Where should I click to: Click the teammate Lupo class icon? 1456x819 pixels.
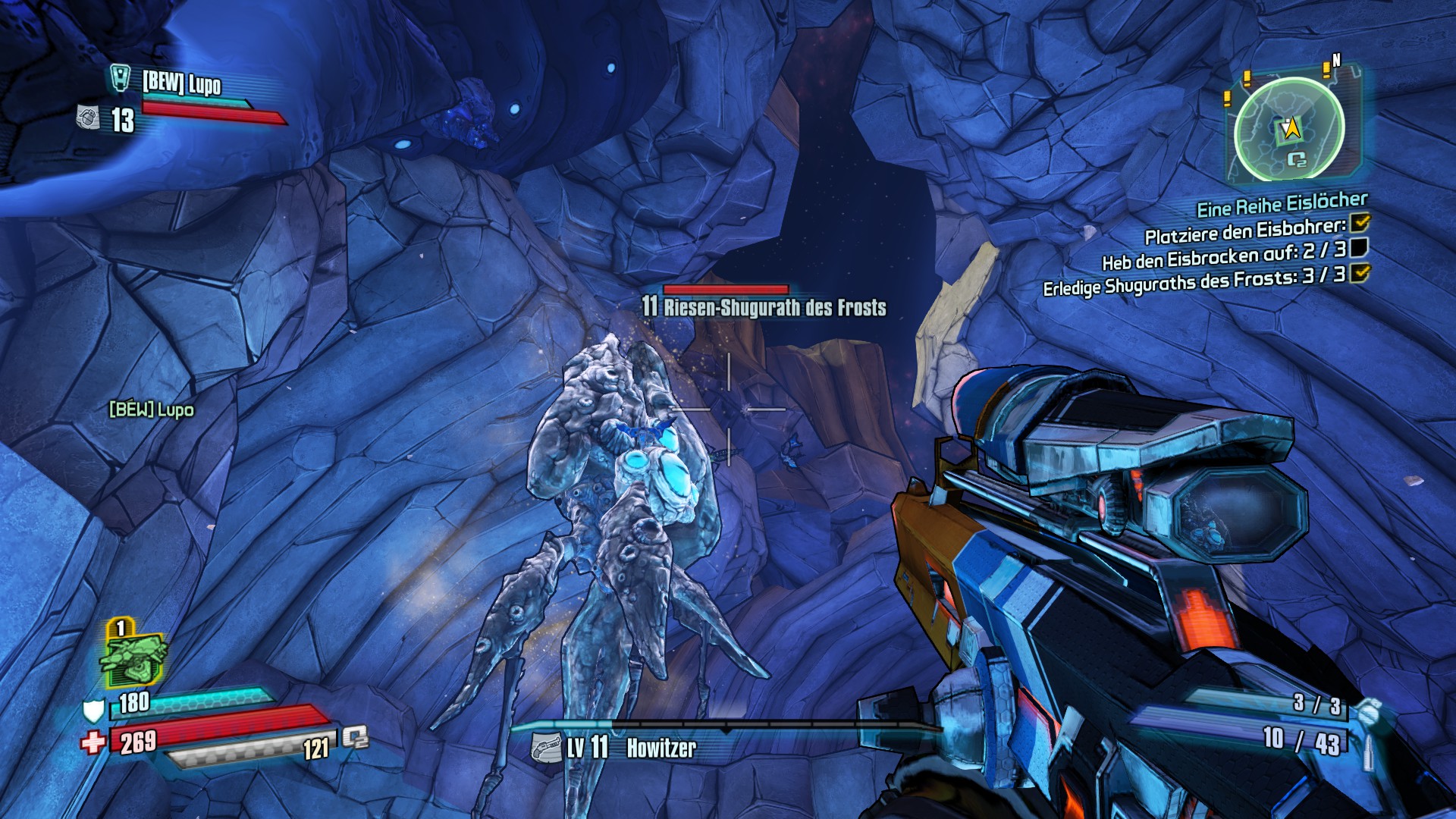(x=121, y=78)
